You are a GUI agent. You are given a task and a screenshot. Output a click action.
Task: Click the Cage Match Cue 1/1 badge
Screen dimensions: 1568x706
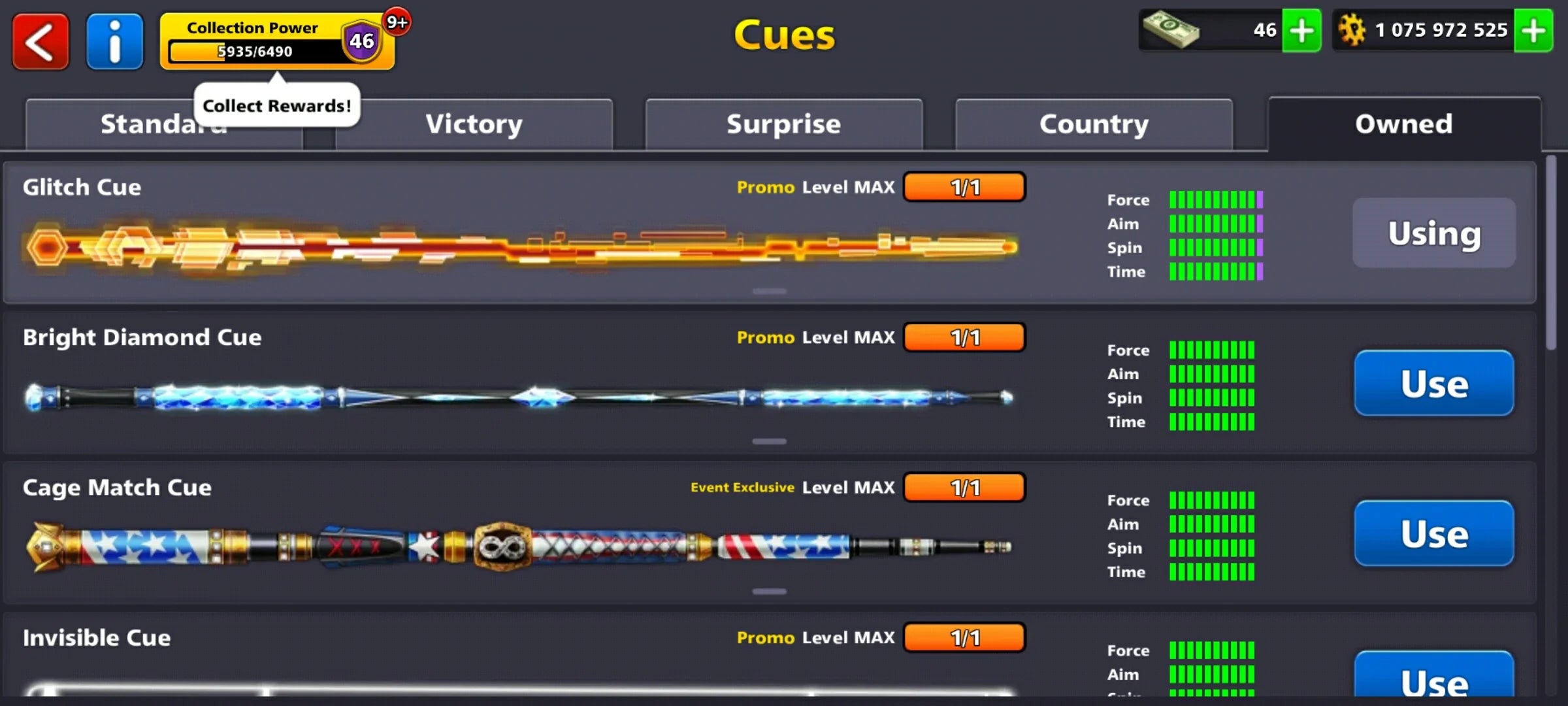click(x=964, y=487)
